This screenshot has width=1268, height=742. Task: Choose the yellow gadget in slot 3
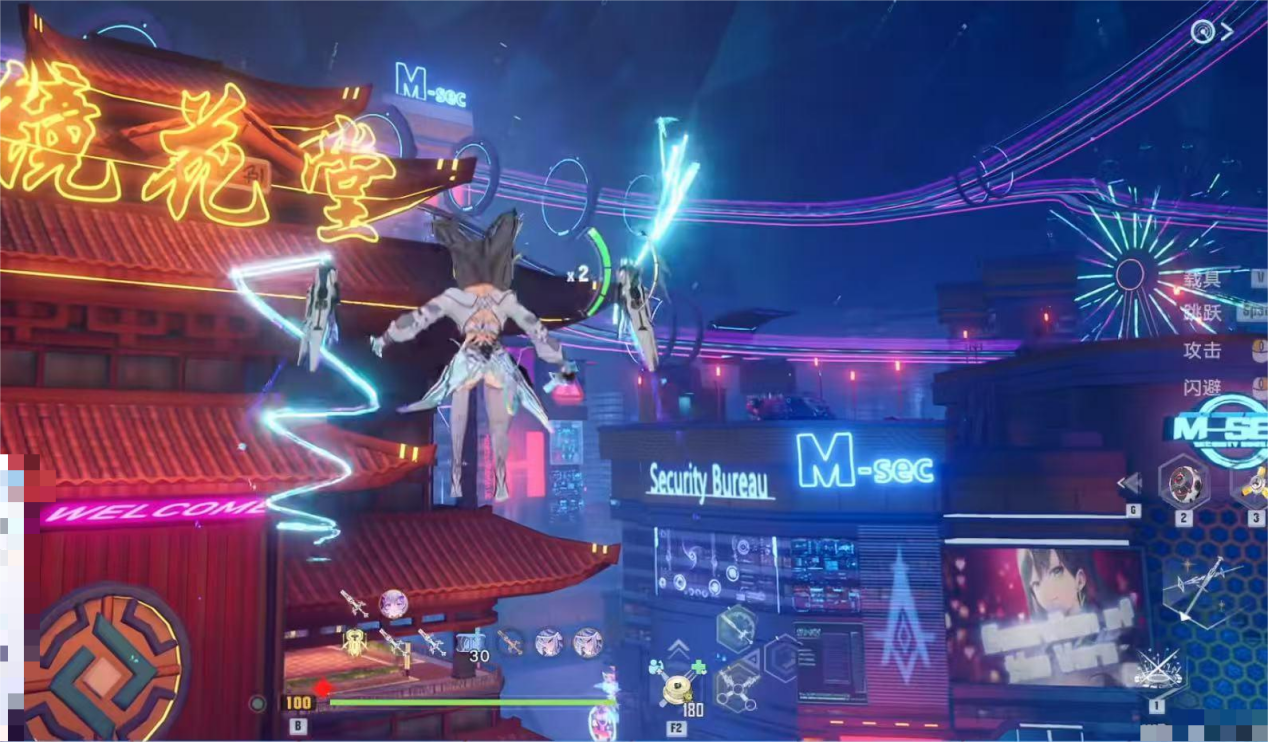tap(1254, 483)
